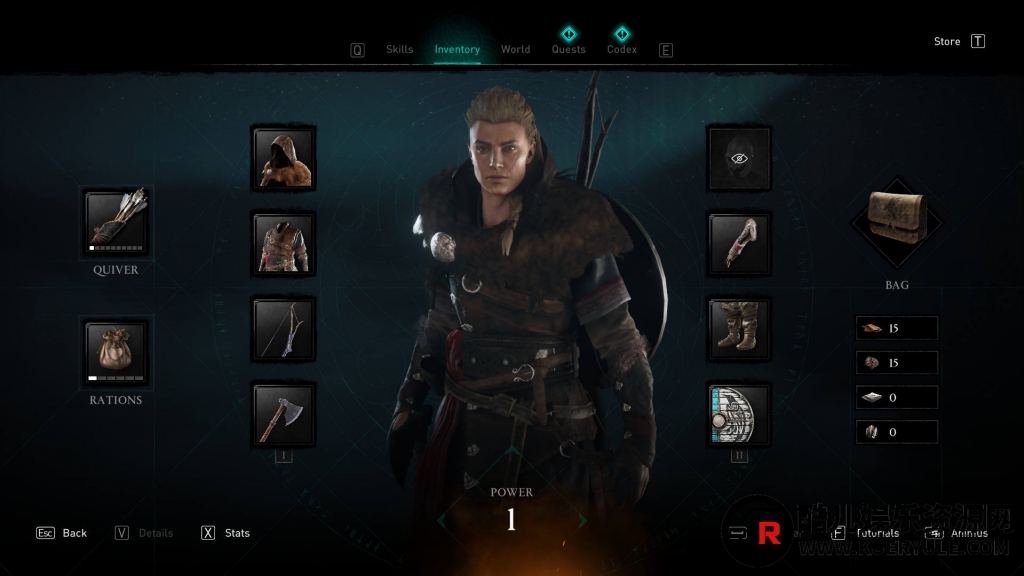Select the Quiver slot
Image resolution: width=1024 pixels, height=576 pixels.
pyautogui.click(x=116, y=222)
